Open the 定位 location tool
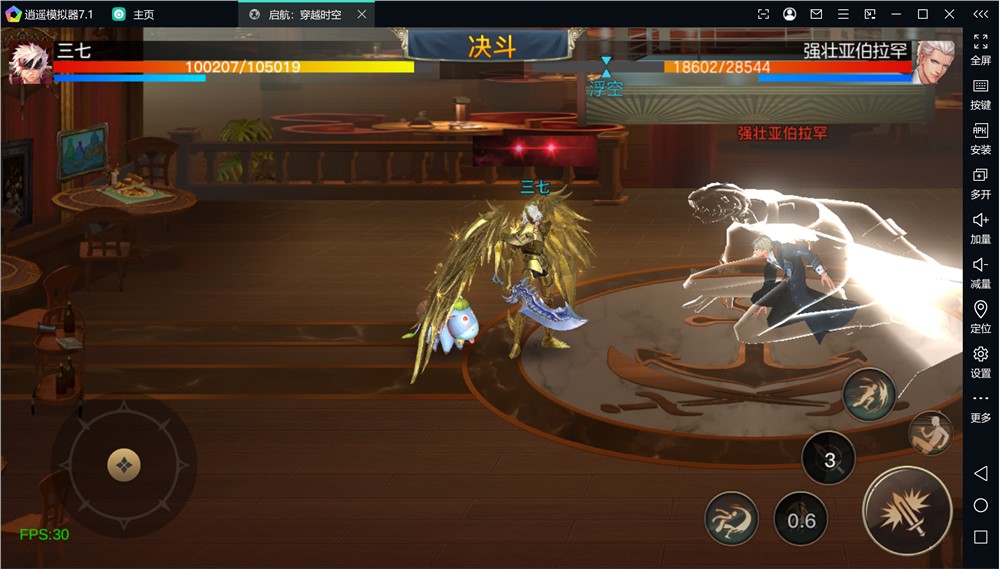Screen dimensions: 1000x569 [980, 317]
